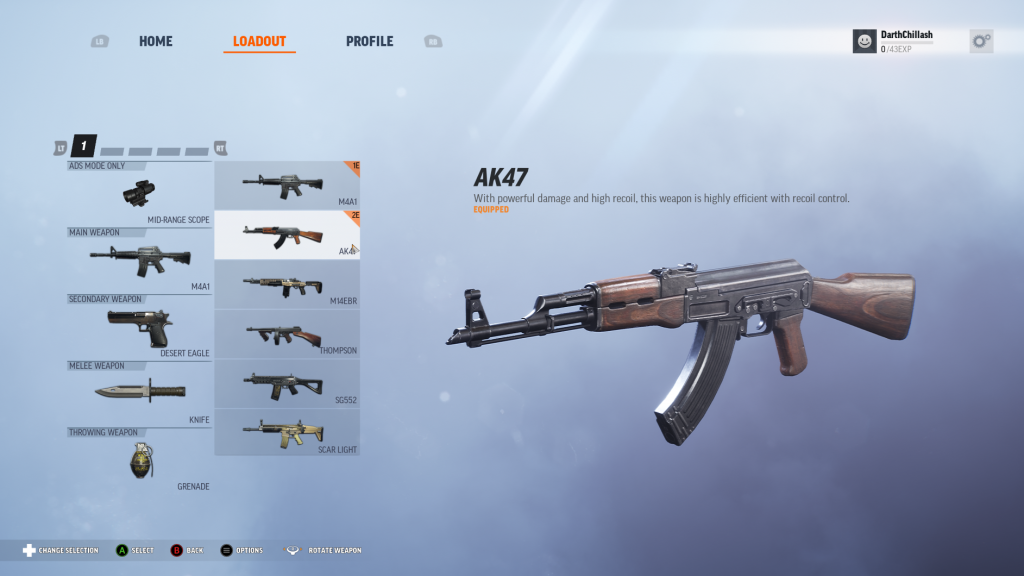This screenshot has width=1024, height=576.
Task: Pick the M4A1 from the weapon list
Action: pyautogui.click(x=287, y=185)
